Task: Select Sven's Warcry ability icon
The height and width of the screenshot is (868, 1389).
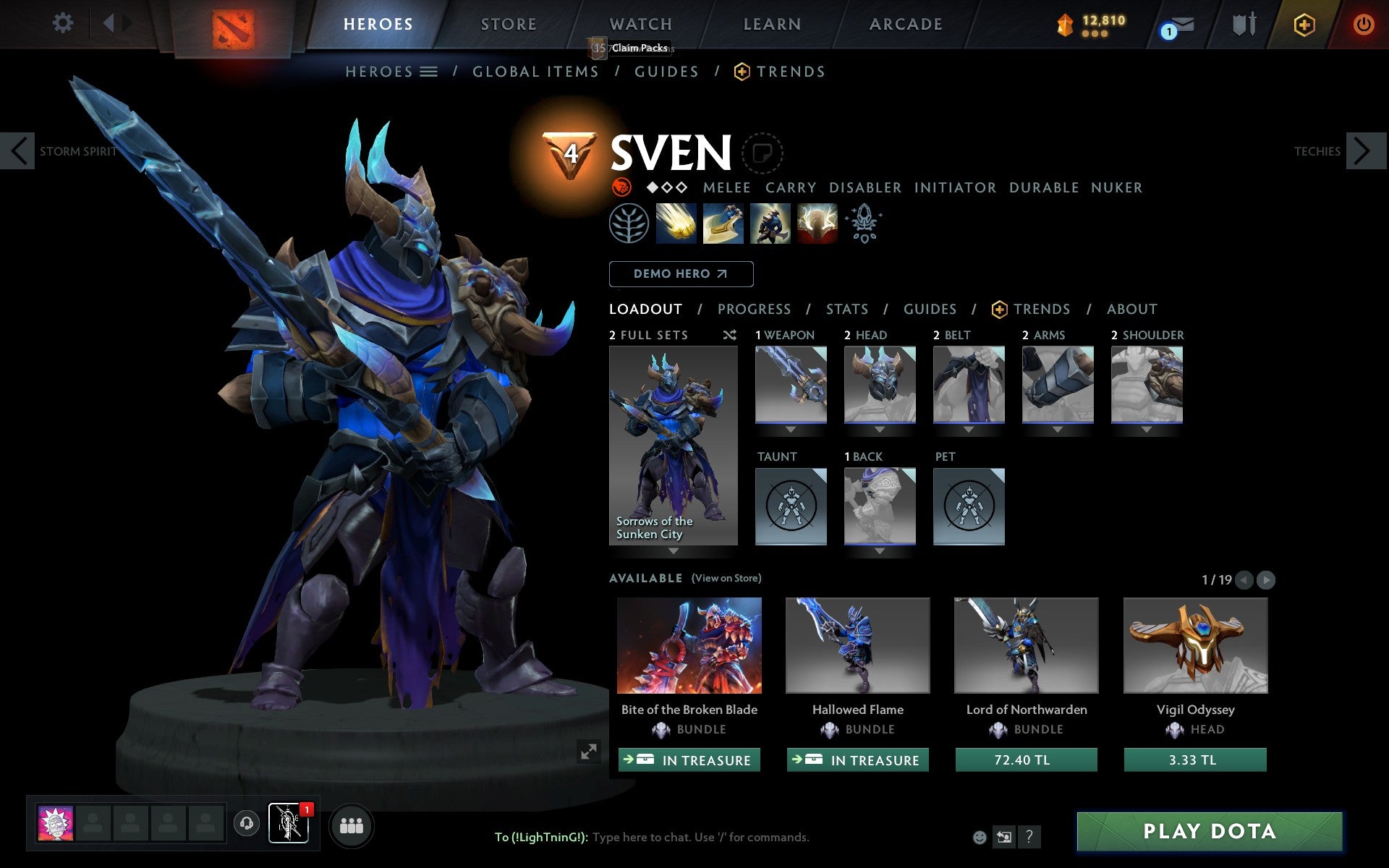Action: (x=770, y=224)
